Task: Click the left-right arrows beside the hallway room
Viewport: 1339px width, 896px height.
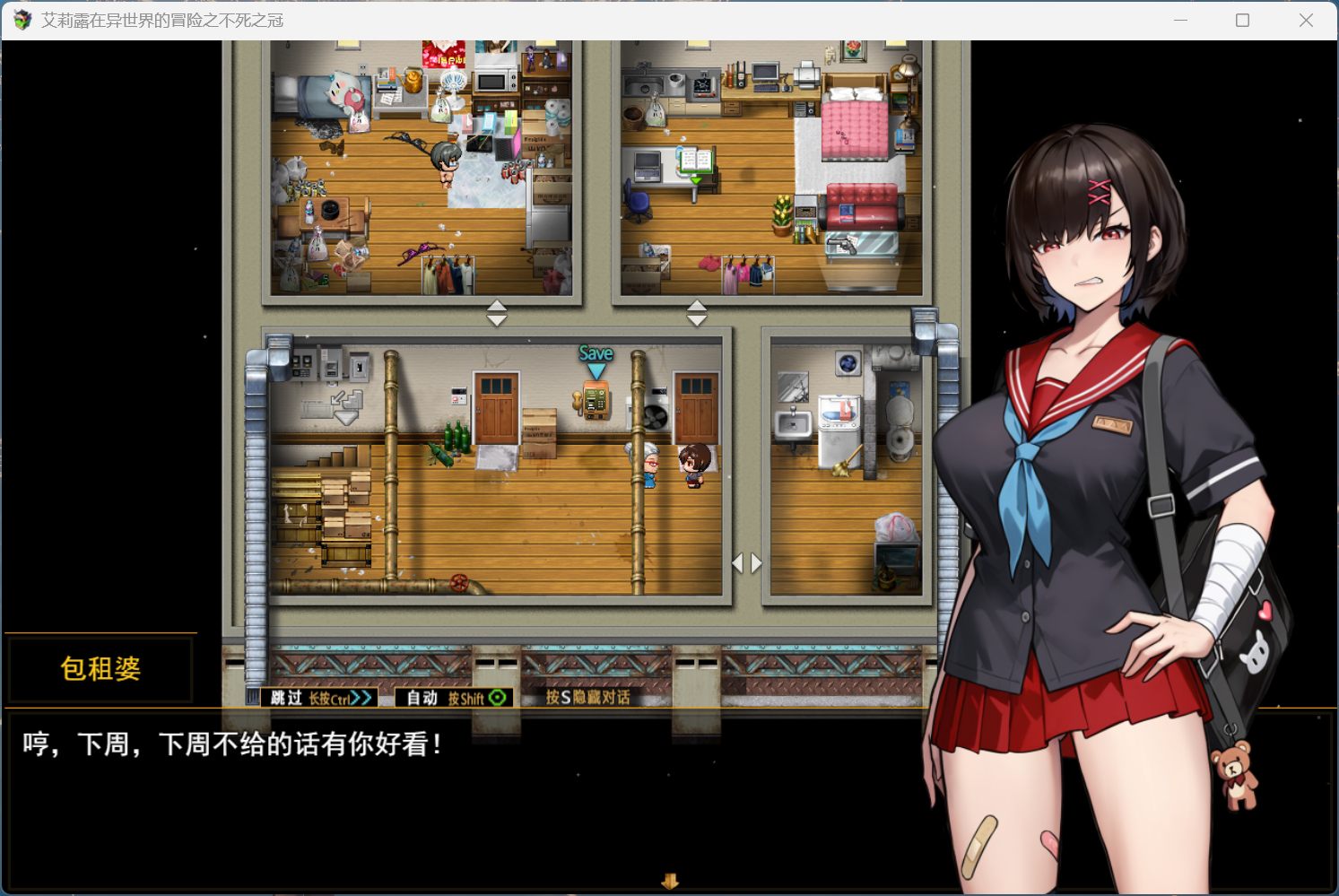Action: pos(746,563)
